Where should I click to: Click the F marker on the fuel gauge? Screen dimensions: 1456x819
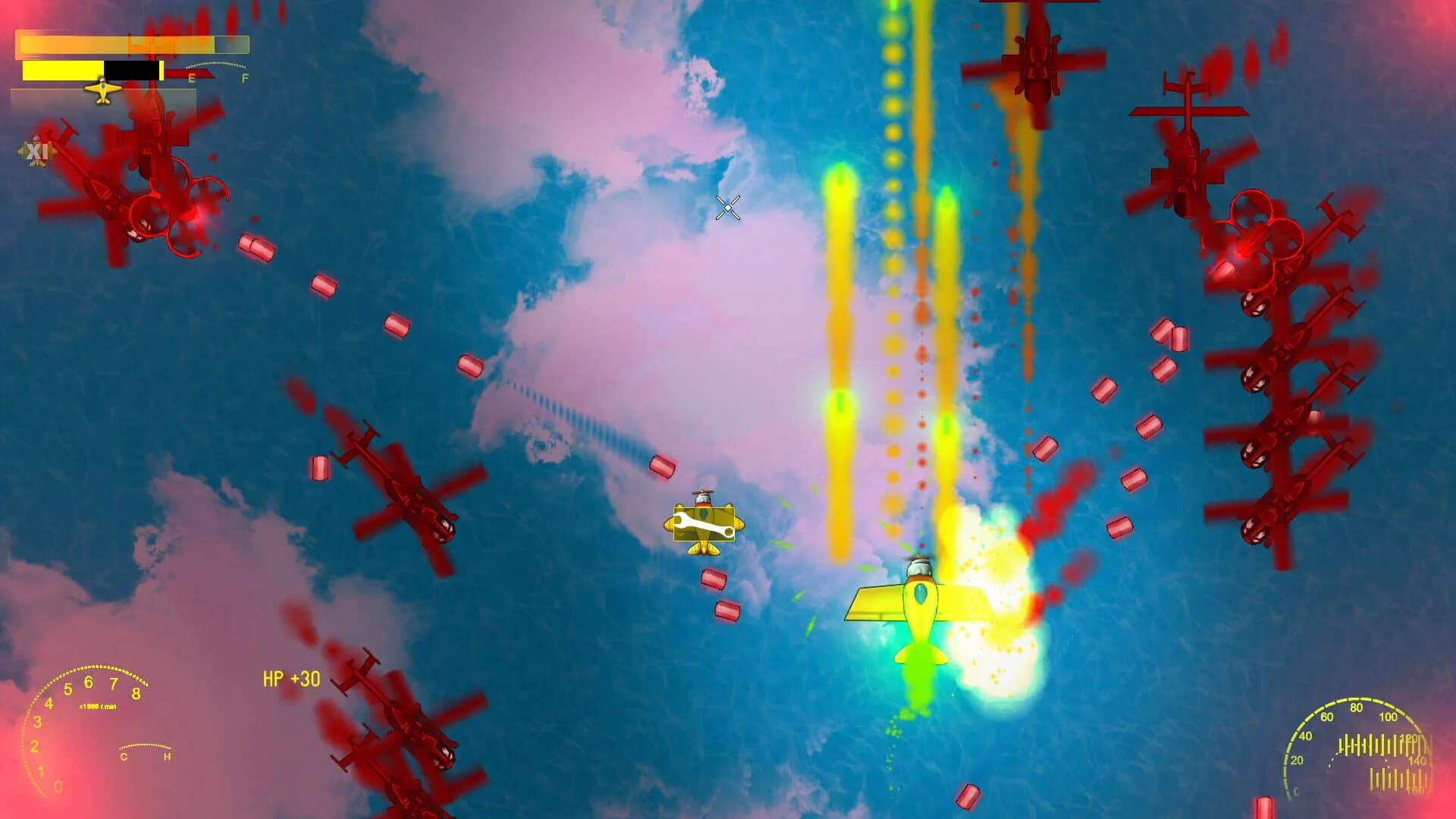(x=244, y=78)
